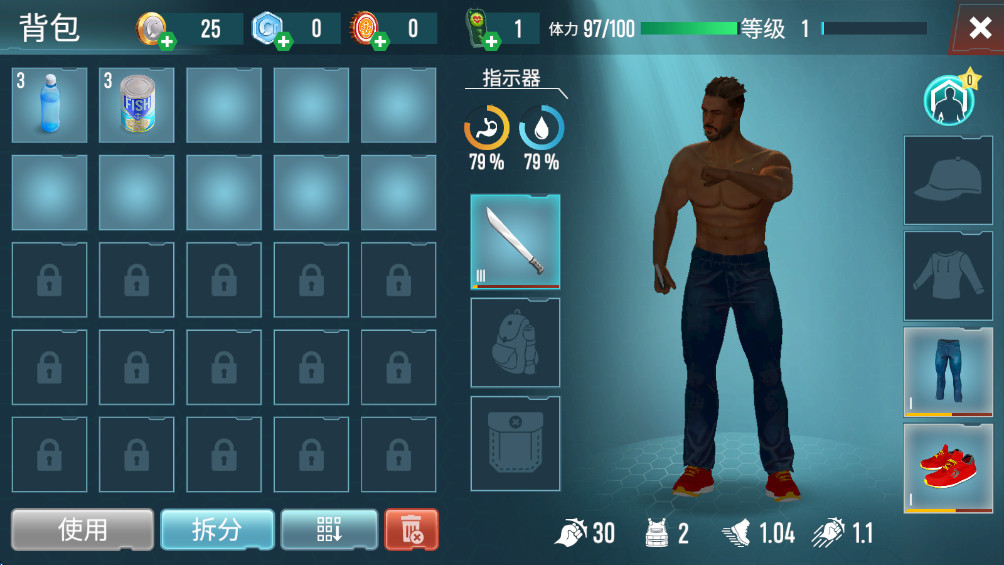The height and width of the screenshot is (565, 1004).
Task: Select the equipped blue jeans slot
Action: 948,371
